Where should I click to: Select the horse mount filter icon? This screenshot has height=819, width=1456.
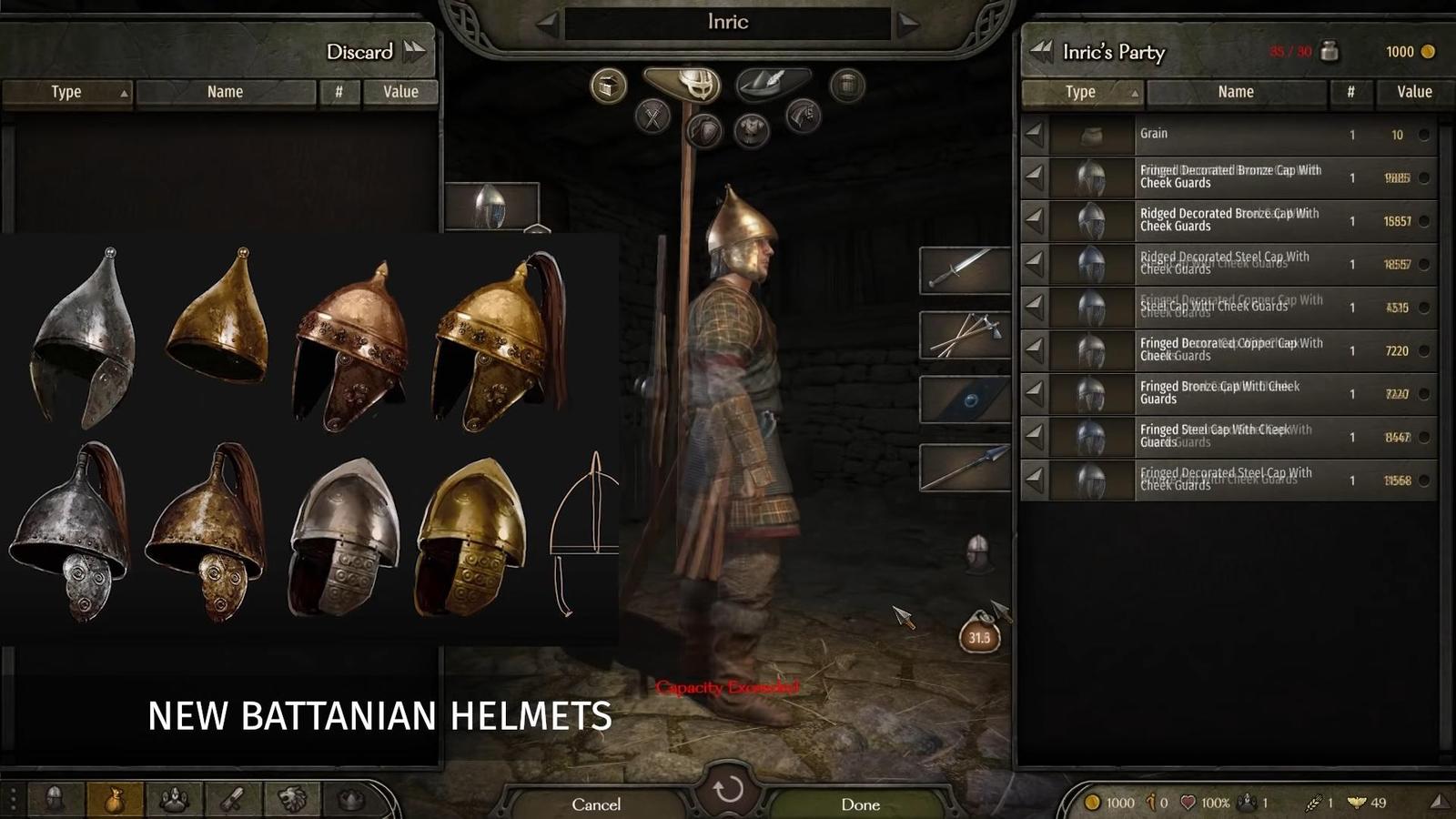coord(803,116)
